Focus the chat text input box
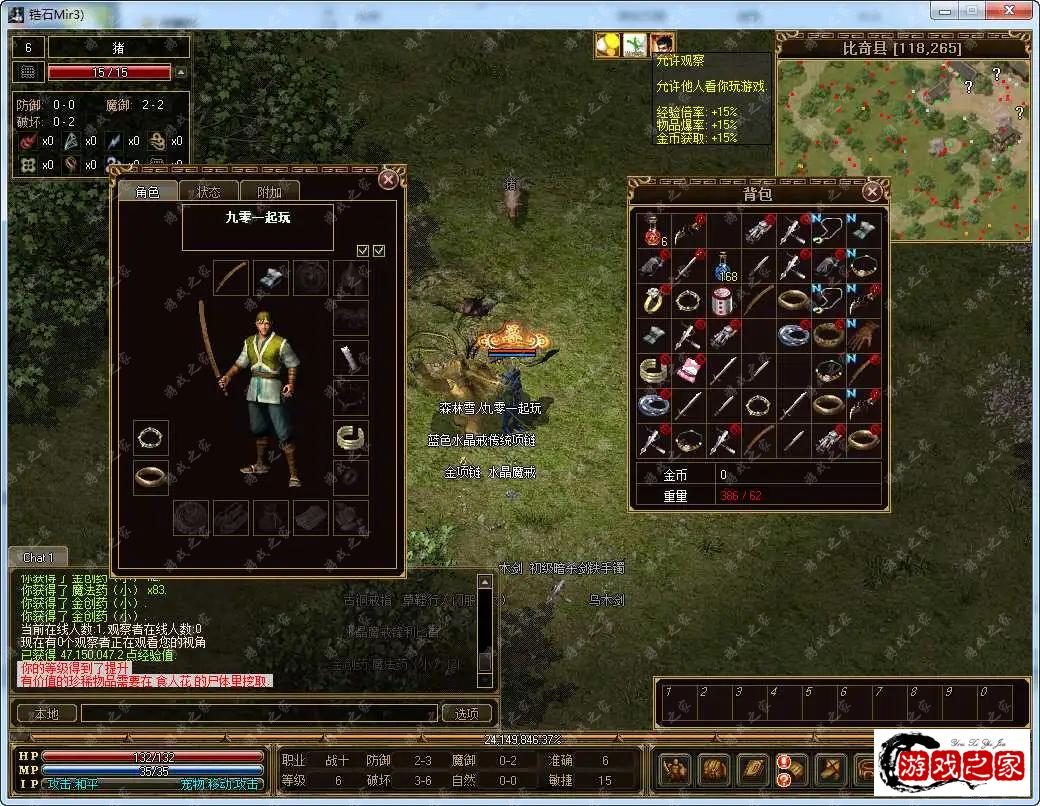Screen dimensions: 1040x806 pos(260,713)
